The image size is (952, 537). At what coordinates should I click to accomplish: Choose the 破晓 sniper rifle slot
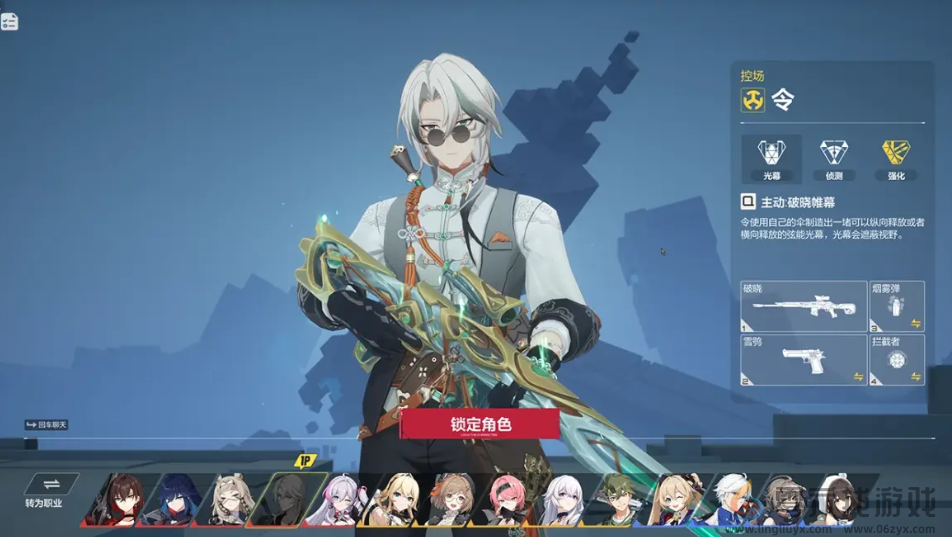coord(803,306)
